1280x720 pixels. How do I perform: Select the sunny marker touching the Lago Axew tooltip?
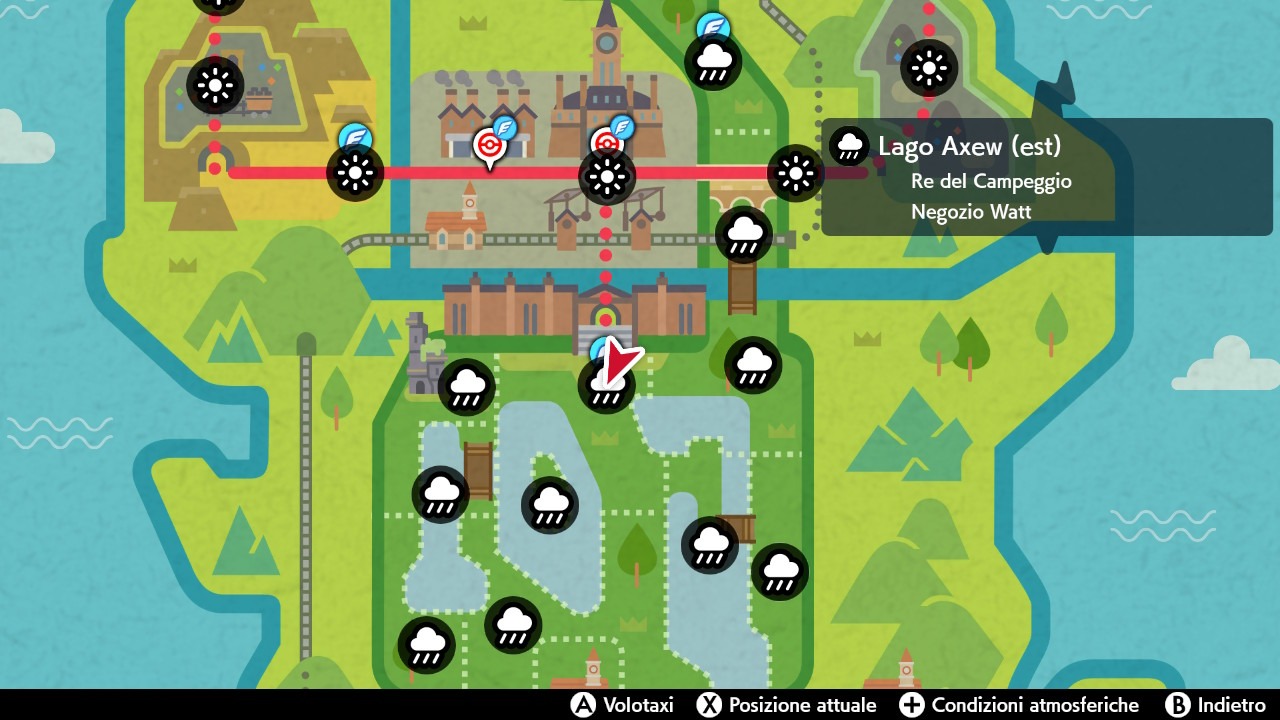point(795,173)
